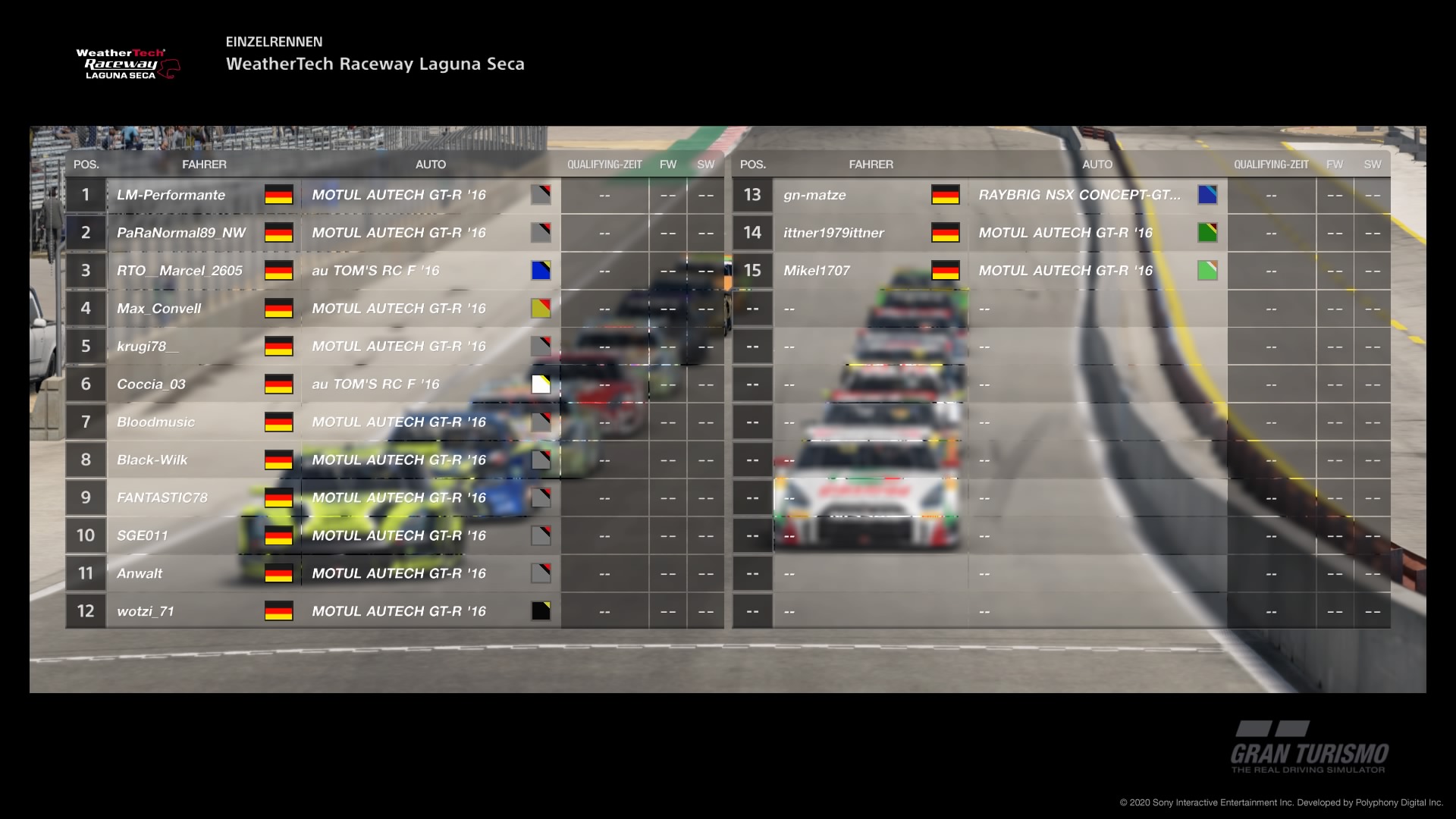
Task: Choose the SGE011 driver row
Action: tap(143, 536)
